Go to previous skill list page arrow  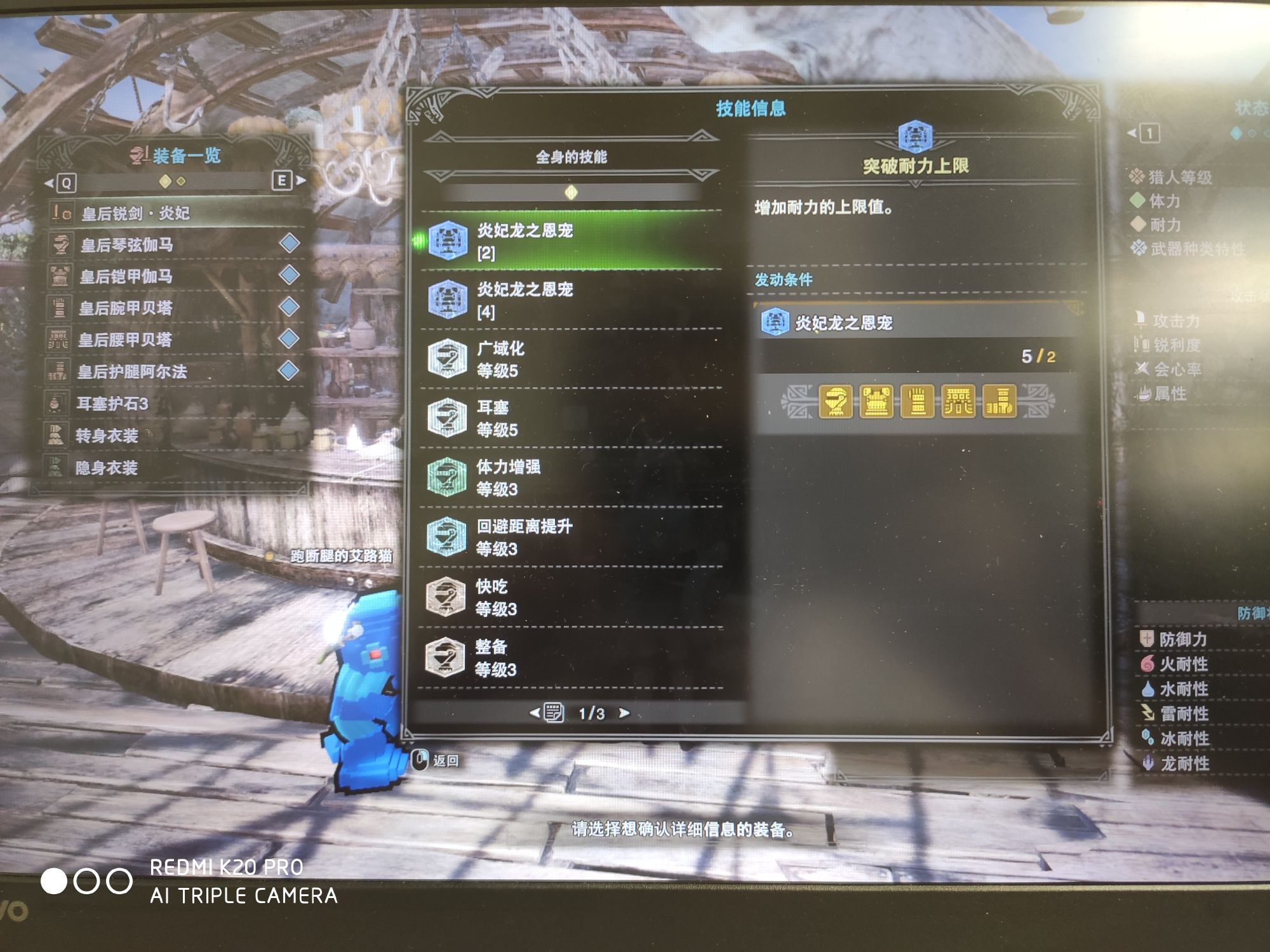click(x=535, y=713)
